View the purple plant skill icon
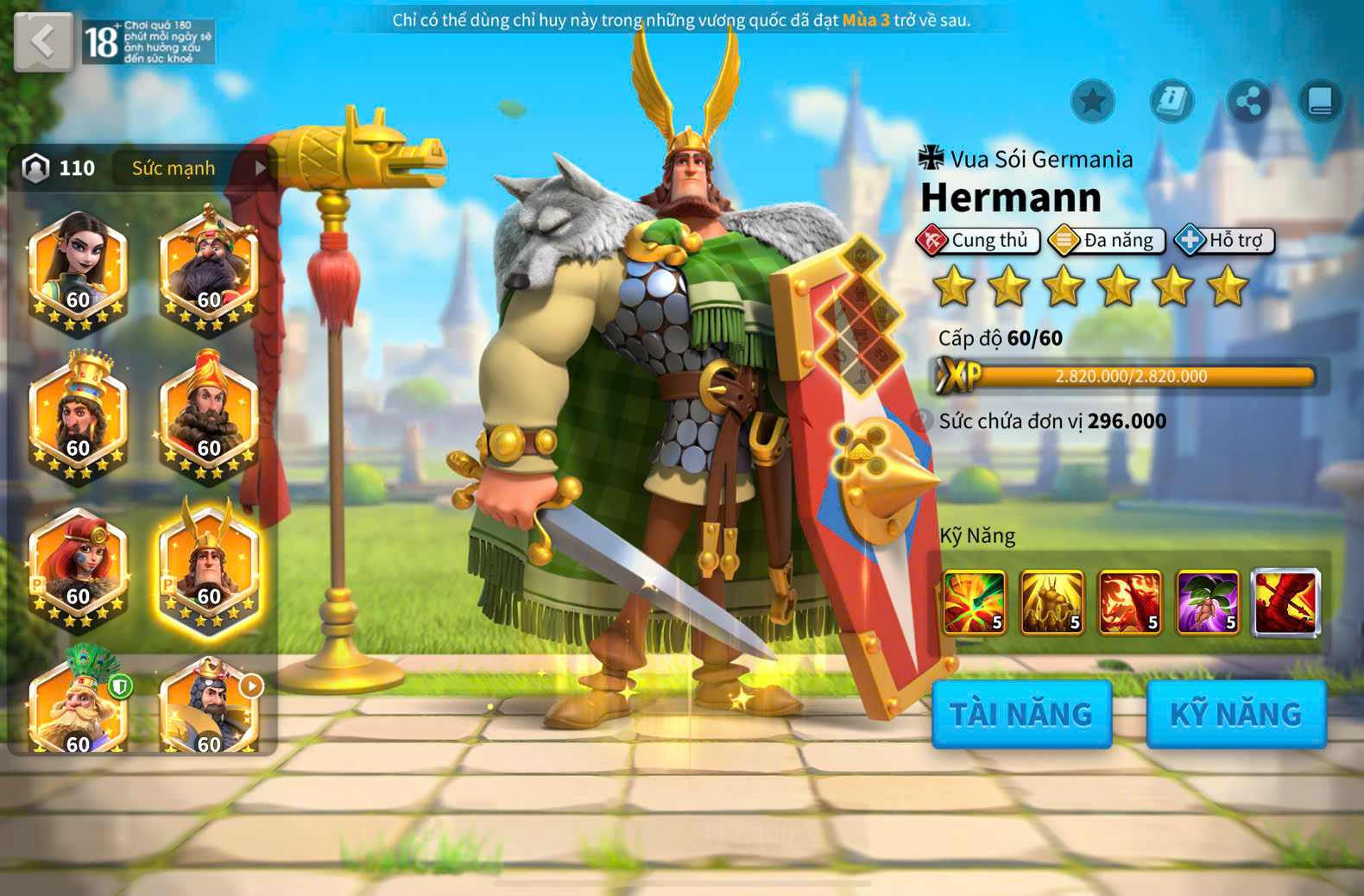Screen dimensions: 1364x896 point(1208,602)
